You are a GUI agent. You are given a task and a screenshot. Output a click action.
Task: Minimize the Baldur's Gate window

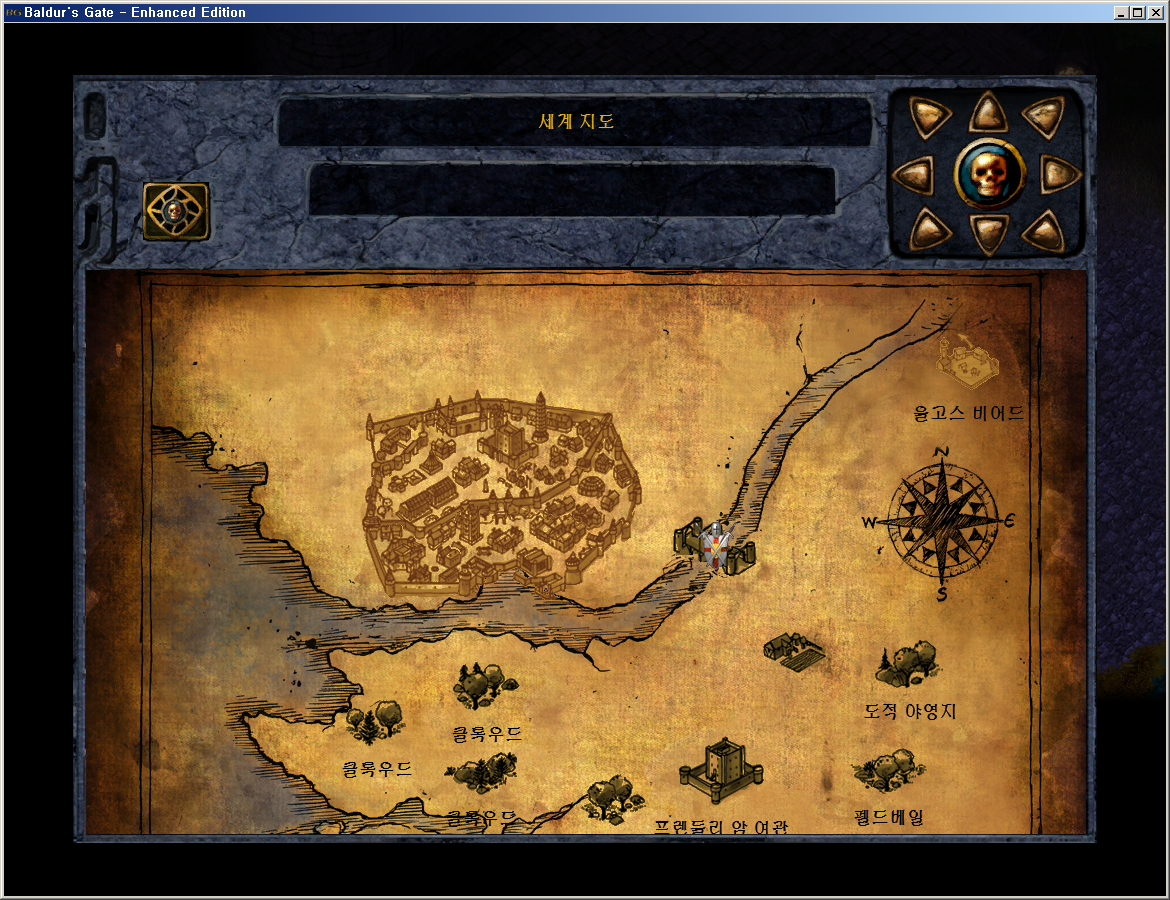1122,13
